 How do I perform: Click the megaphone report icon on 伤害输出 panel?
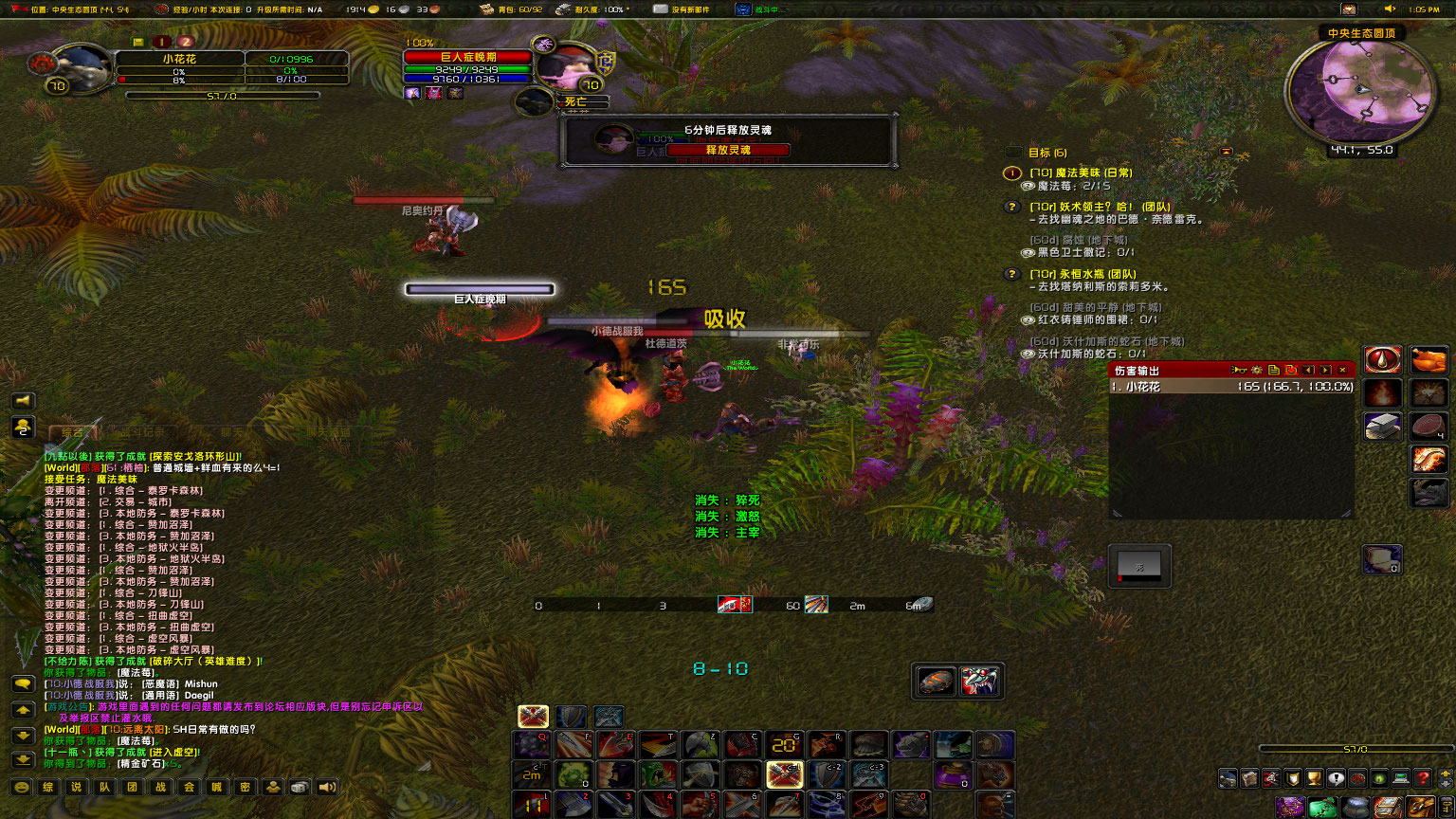(1238, 371)
